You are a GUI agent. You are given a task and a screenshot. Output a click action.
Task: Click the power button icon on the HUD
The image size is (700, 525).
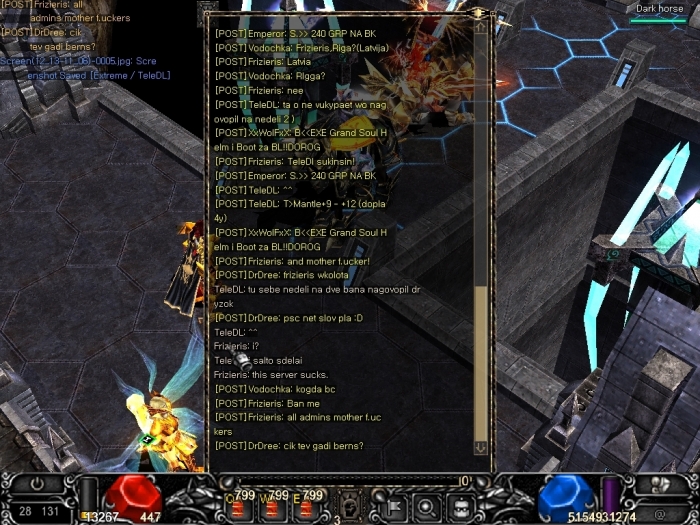tap(37, 482)
